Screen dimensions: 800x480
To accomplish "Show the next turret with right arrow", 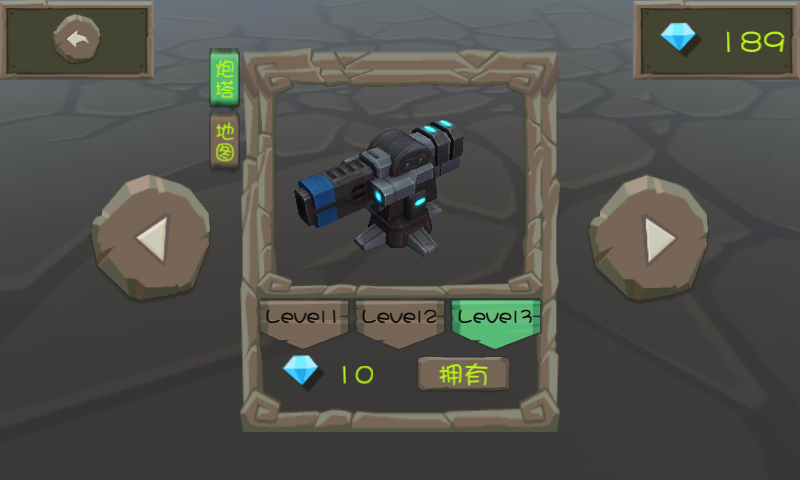I will click(x=649, y=239).
